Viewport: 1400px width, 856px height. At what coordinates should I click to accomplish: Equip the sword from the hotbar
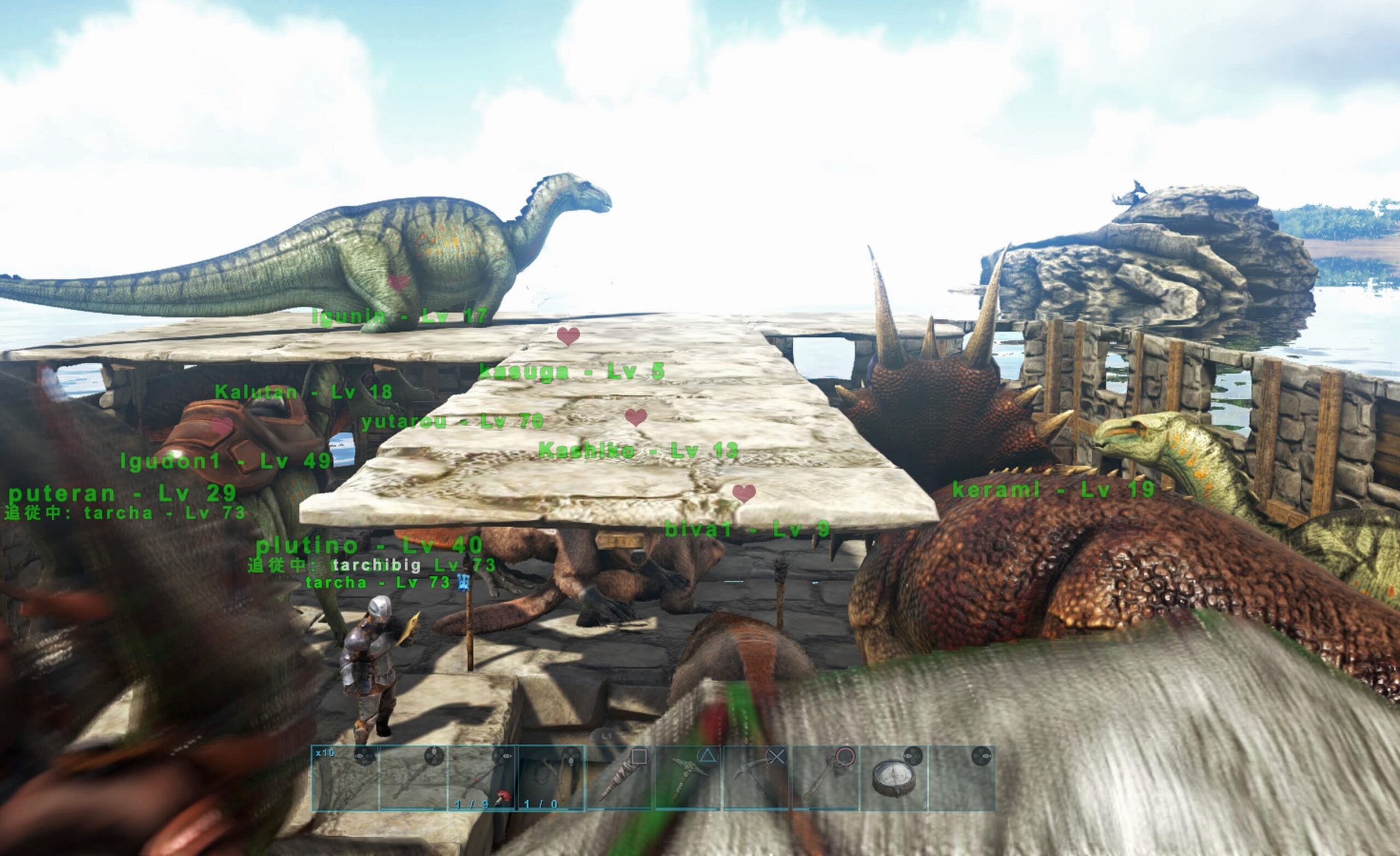click(413, 777)
